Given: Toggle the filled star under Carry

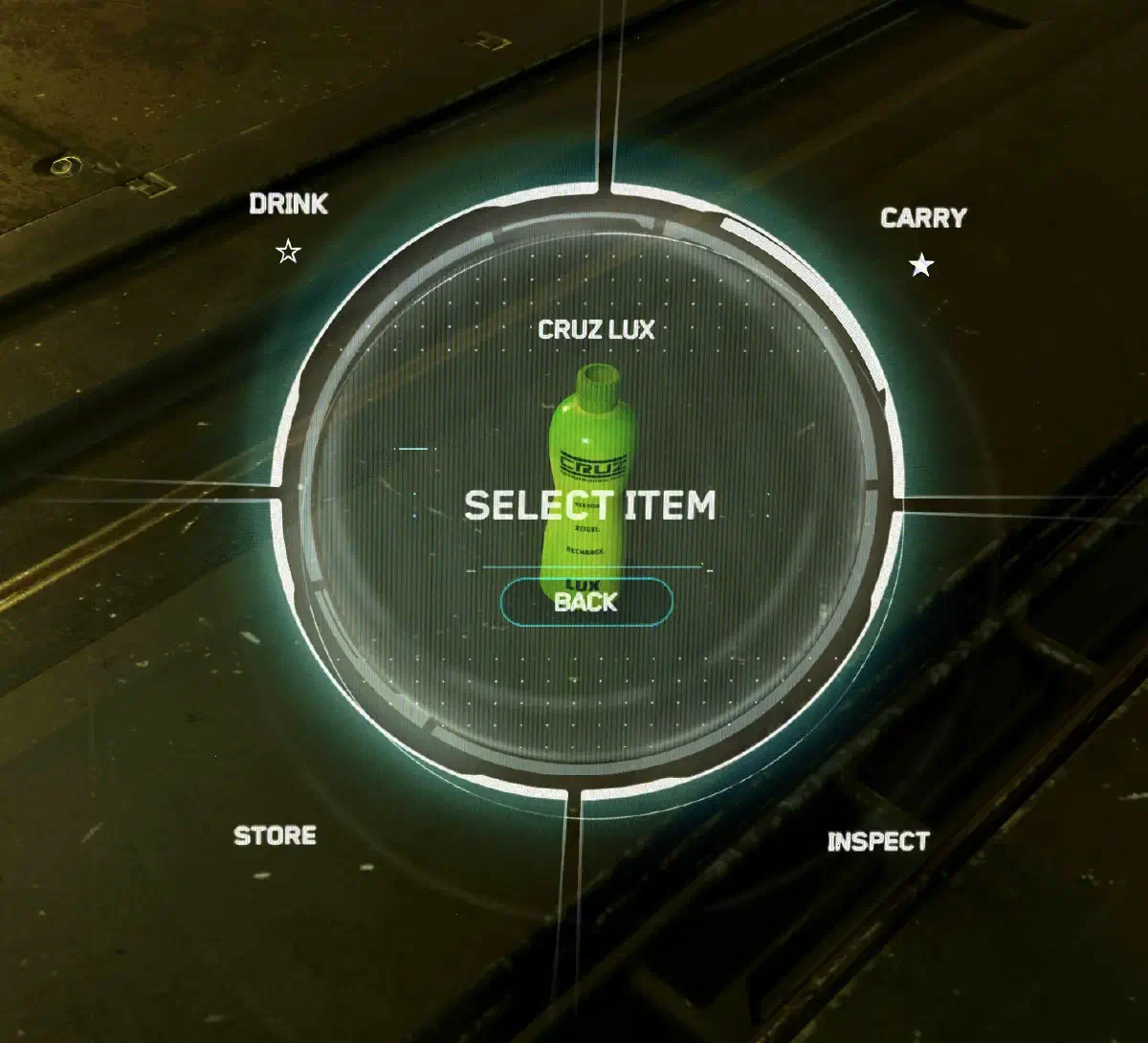Looking at the screenshot, I should click(921, 265).
